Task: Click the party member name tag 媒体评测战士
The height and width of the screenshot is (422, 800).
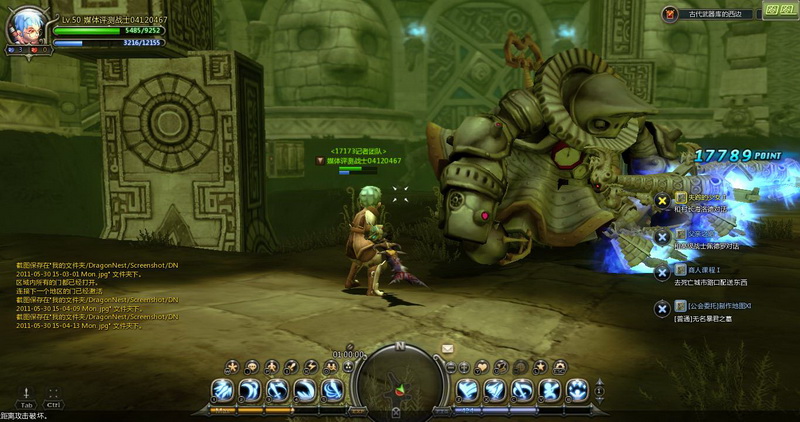Action: tap(363, 160)
